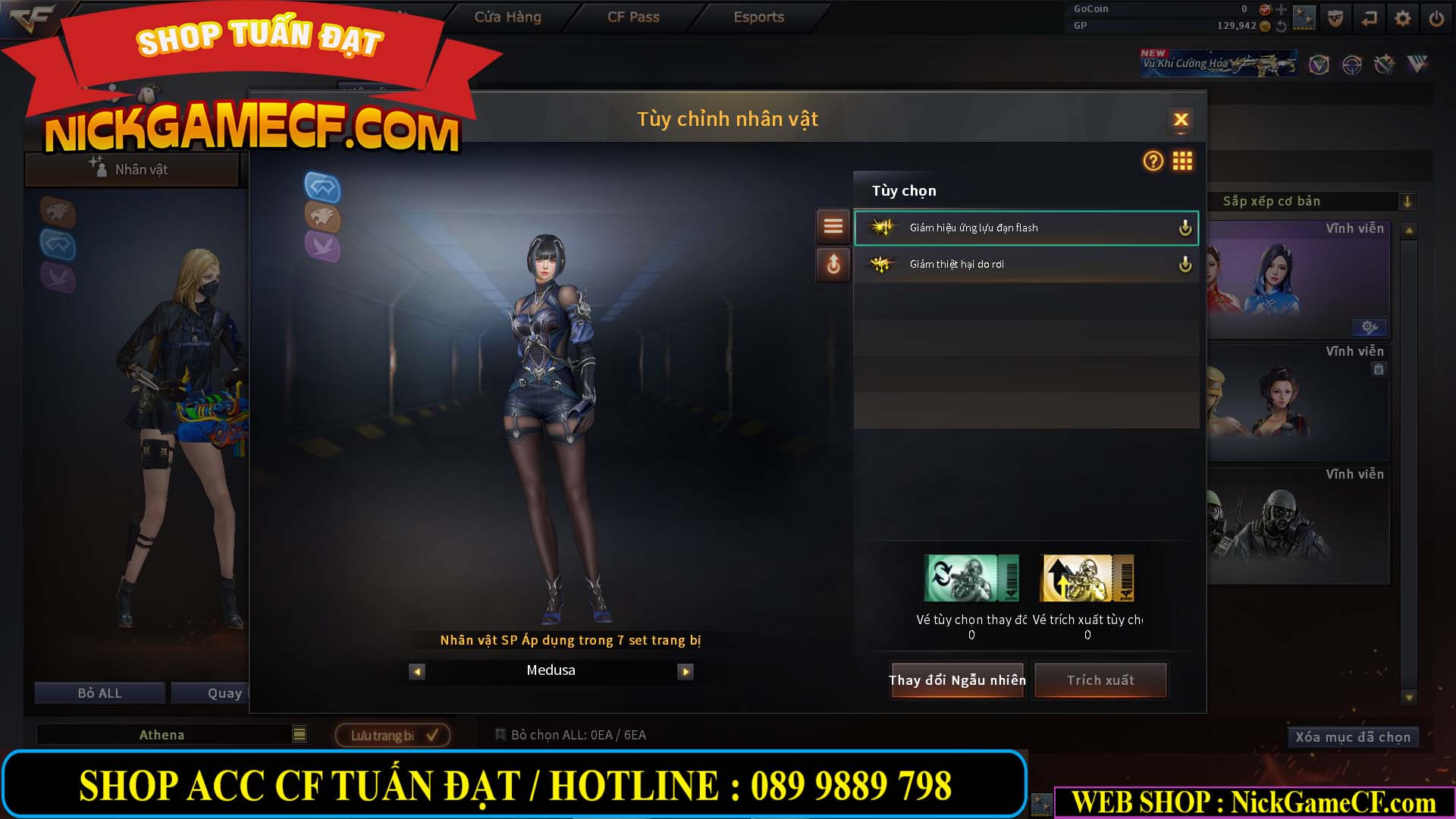Open the grid view icon beside help
This screenshot has width=1456, height=819.
(x=1182, y=162)
